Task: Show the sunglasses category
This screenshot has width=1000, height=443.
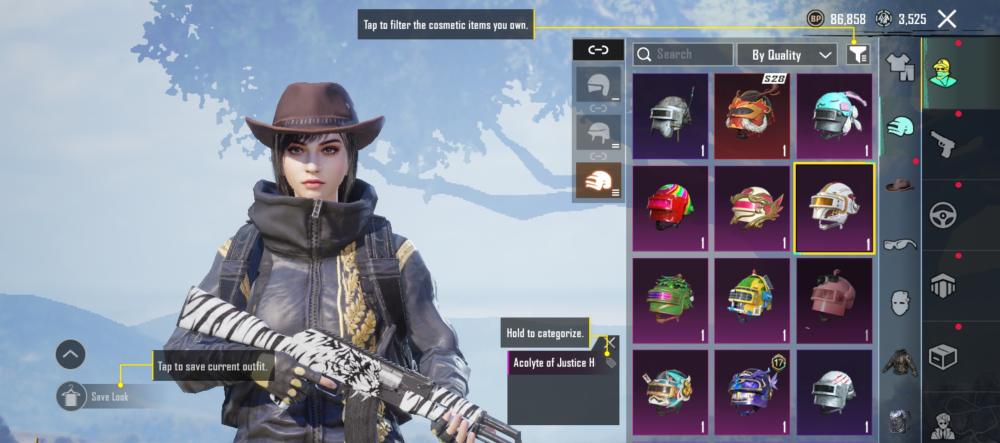Action: pos(902,243)
